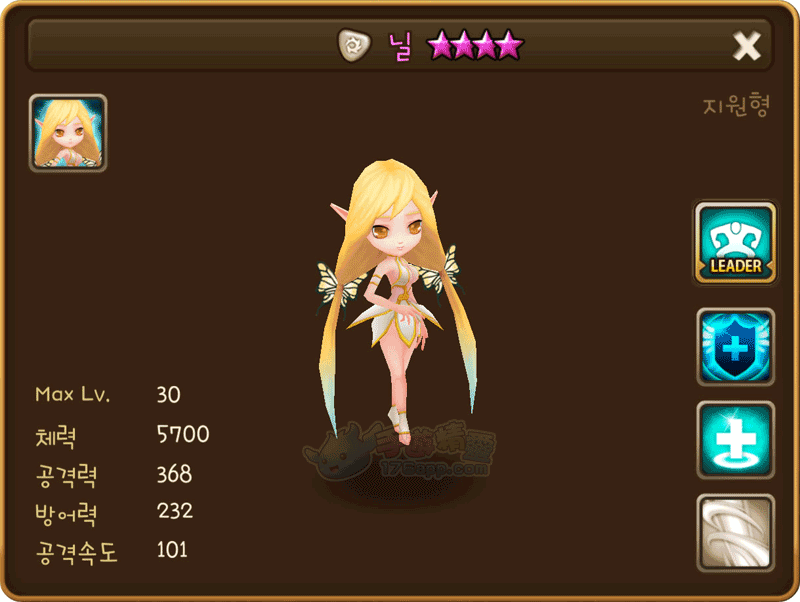Open the glowing cross heal skill
This screenshot has height=602, width=800.
pyautogui.click(x=735, y=440)
